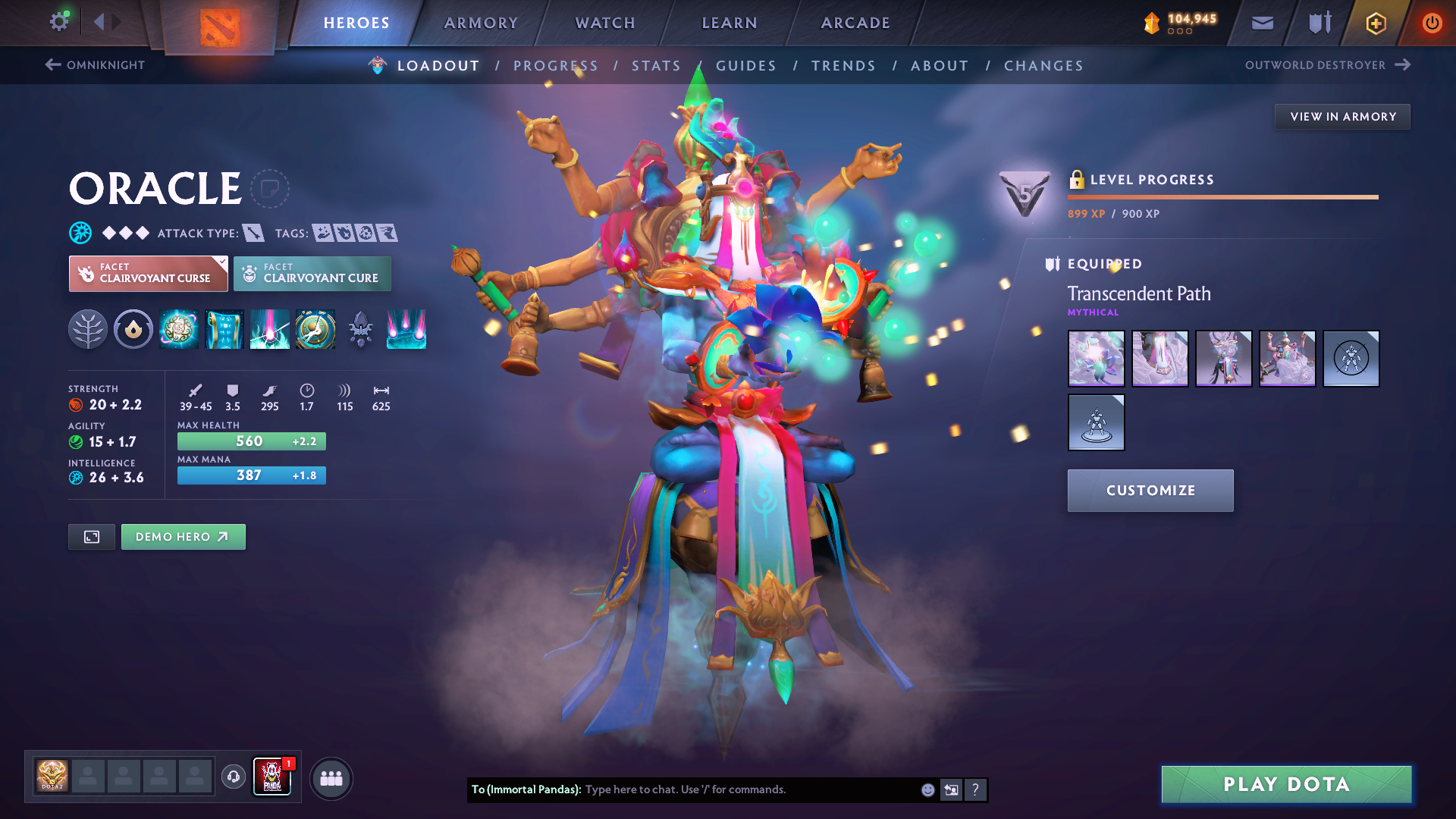Click View in Armory button

pos(1342,117)
